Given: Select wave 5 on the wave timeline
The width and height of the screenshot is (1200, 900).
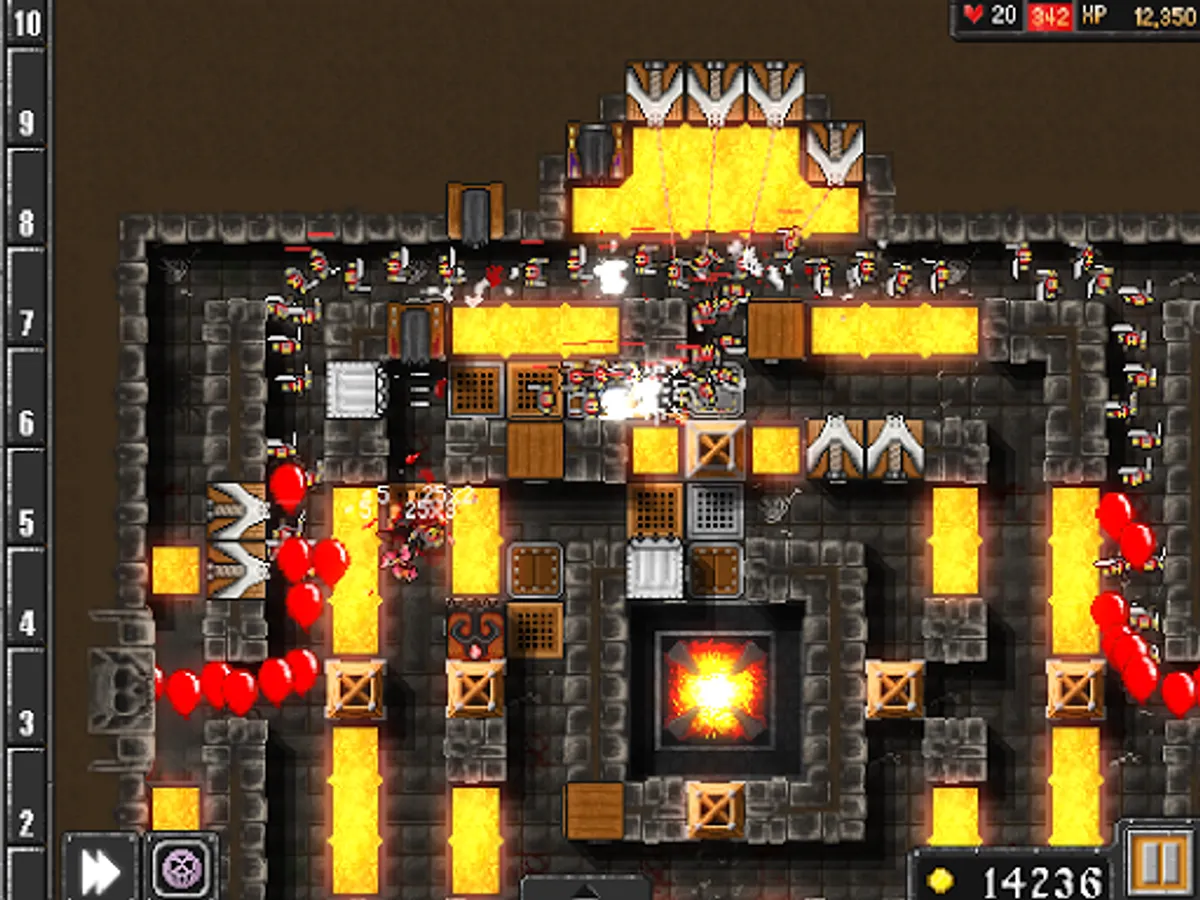Looking at the screenshot, I should tap(26, 522).
